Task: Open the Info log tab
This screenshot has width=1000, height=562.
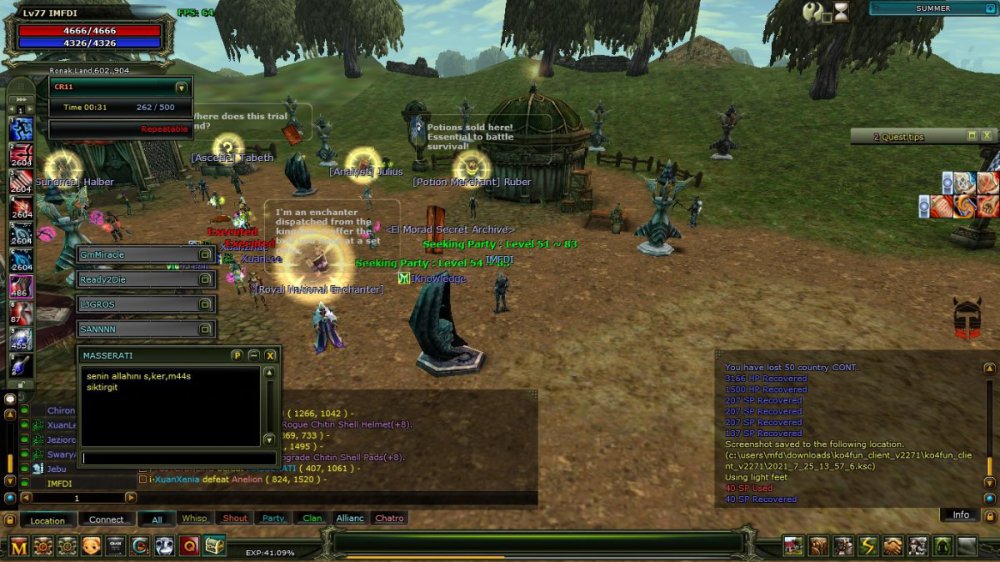Action: (960, 515)
